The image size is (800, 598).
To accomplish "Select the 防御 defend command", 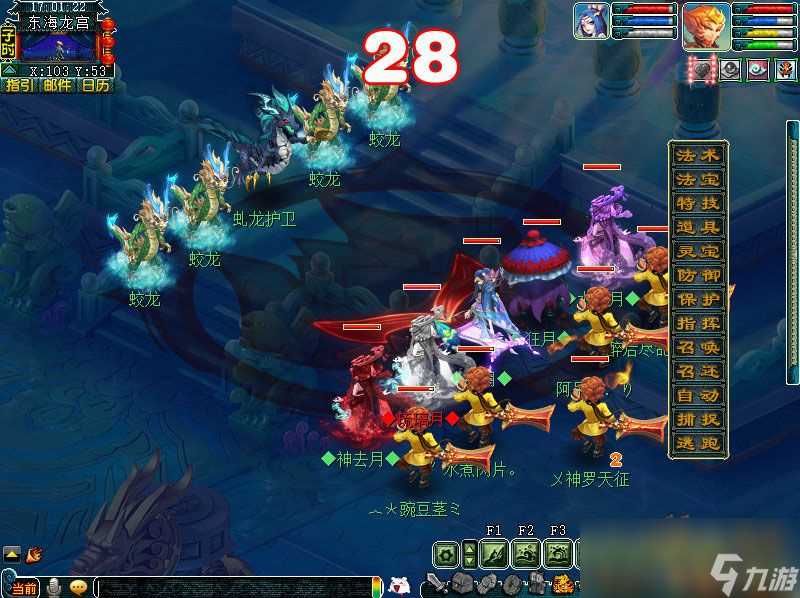I will coord(699,276).
